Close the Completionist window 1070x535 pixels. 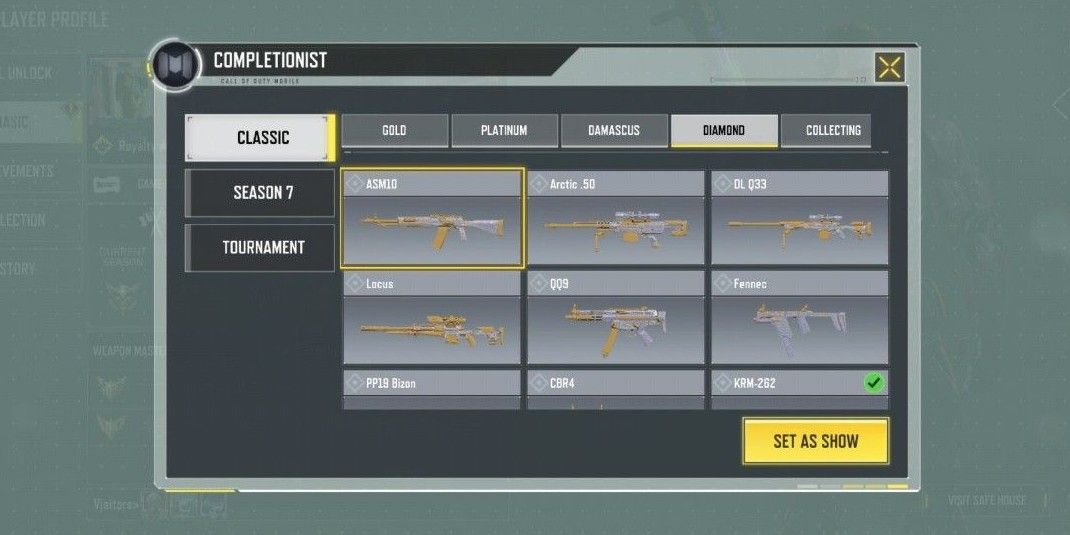point(889,67)
